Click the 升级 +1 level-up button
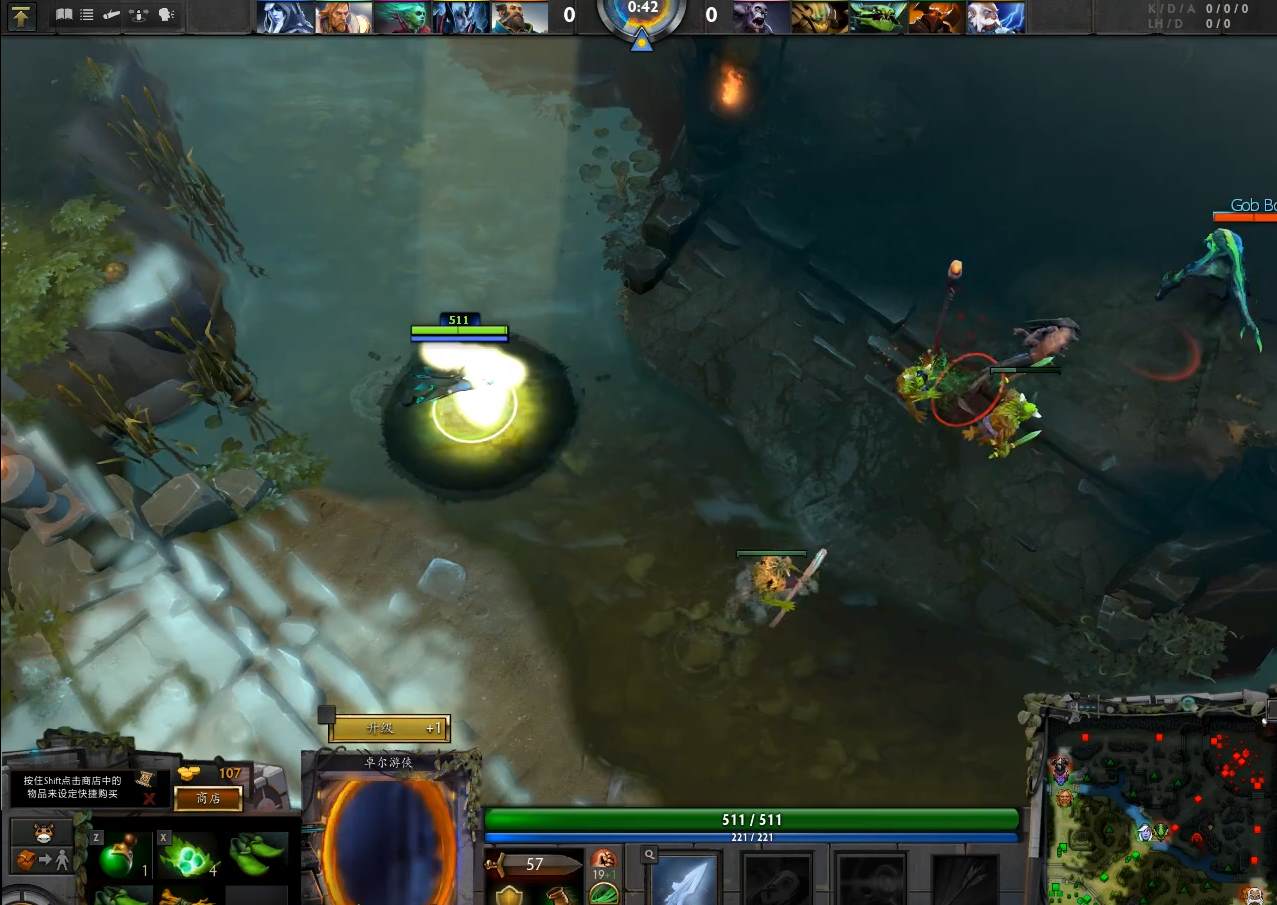This screenshot has width=1277, height=905. click(390, 728)
